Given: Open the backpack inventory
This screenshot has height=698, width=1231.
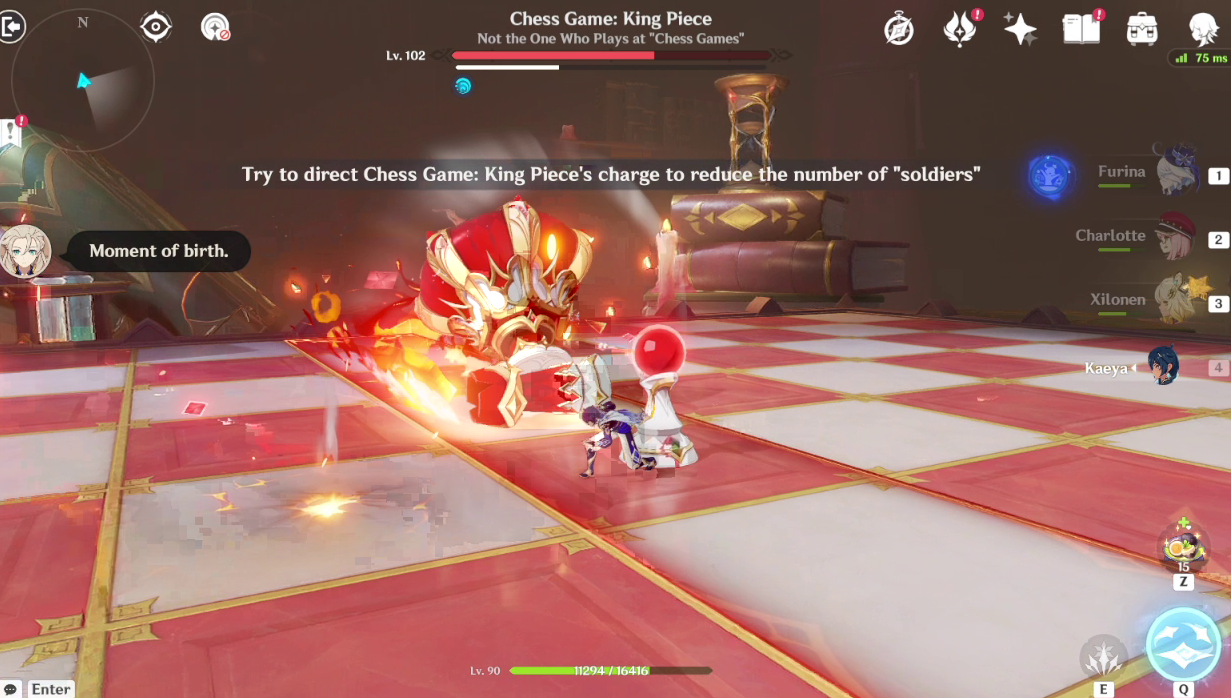Looking at the screenshot, I should point(1141,29).
